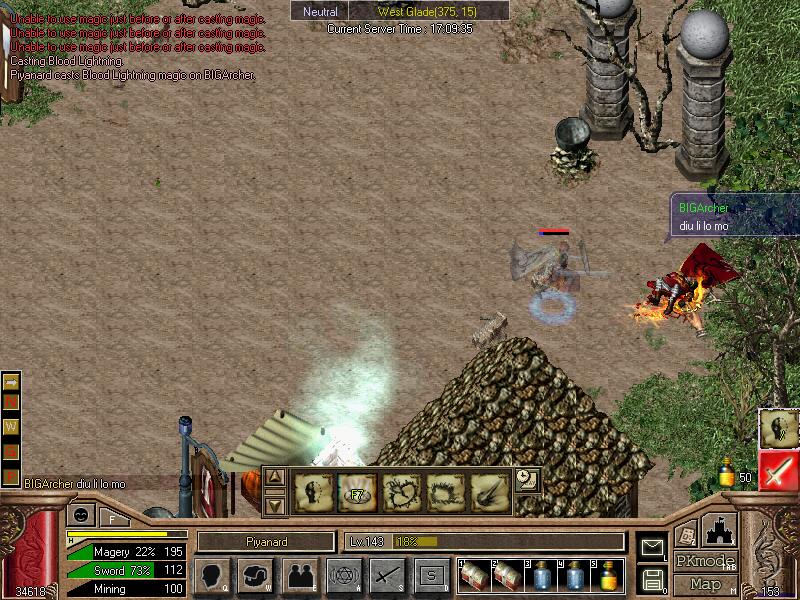This screenshot has width=800, height=600.
Task: Select the F7 spell in the hotbar
Action: (x=357, y=493)
